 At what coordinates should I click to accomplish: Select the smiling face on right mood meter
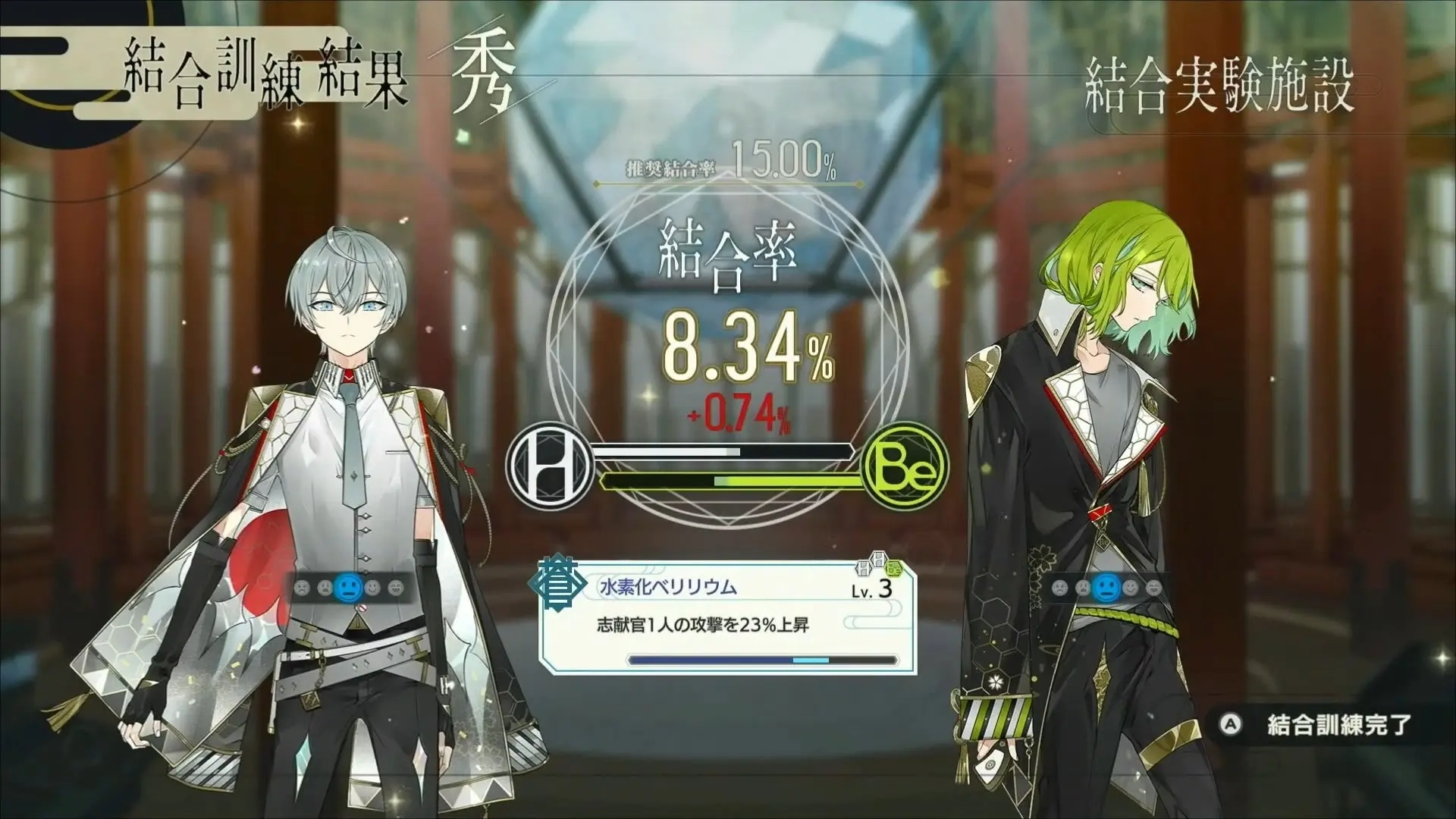[x=1131, y=588]
